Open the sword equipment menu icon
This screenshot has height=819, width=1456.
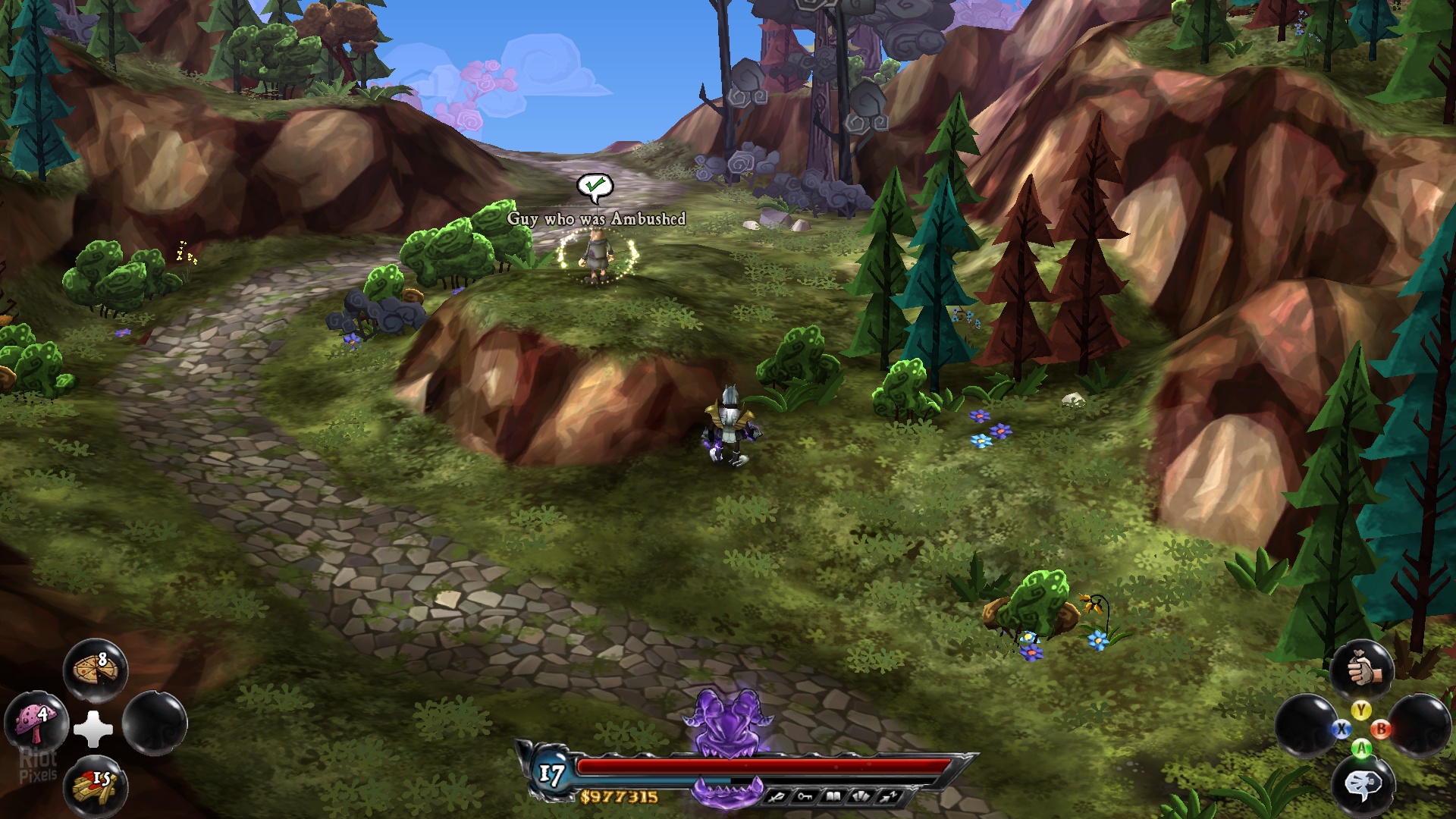pos(777,797)
